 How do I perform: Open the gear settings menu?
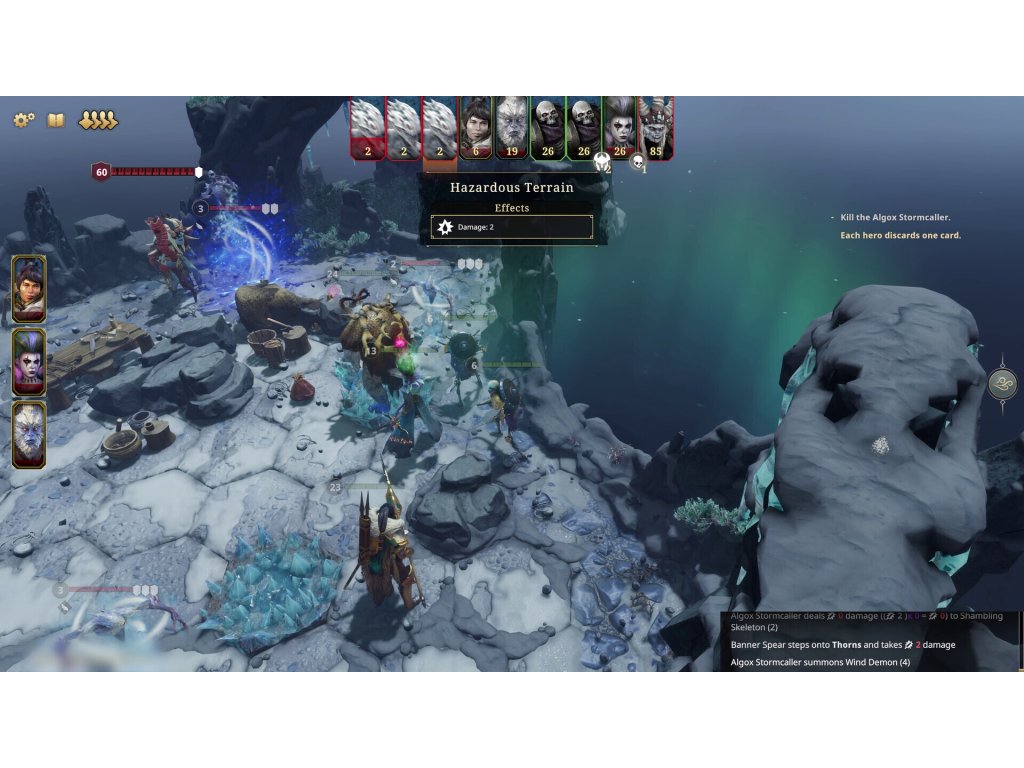[23, 120]
